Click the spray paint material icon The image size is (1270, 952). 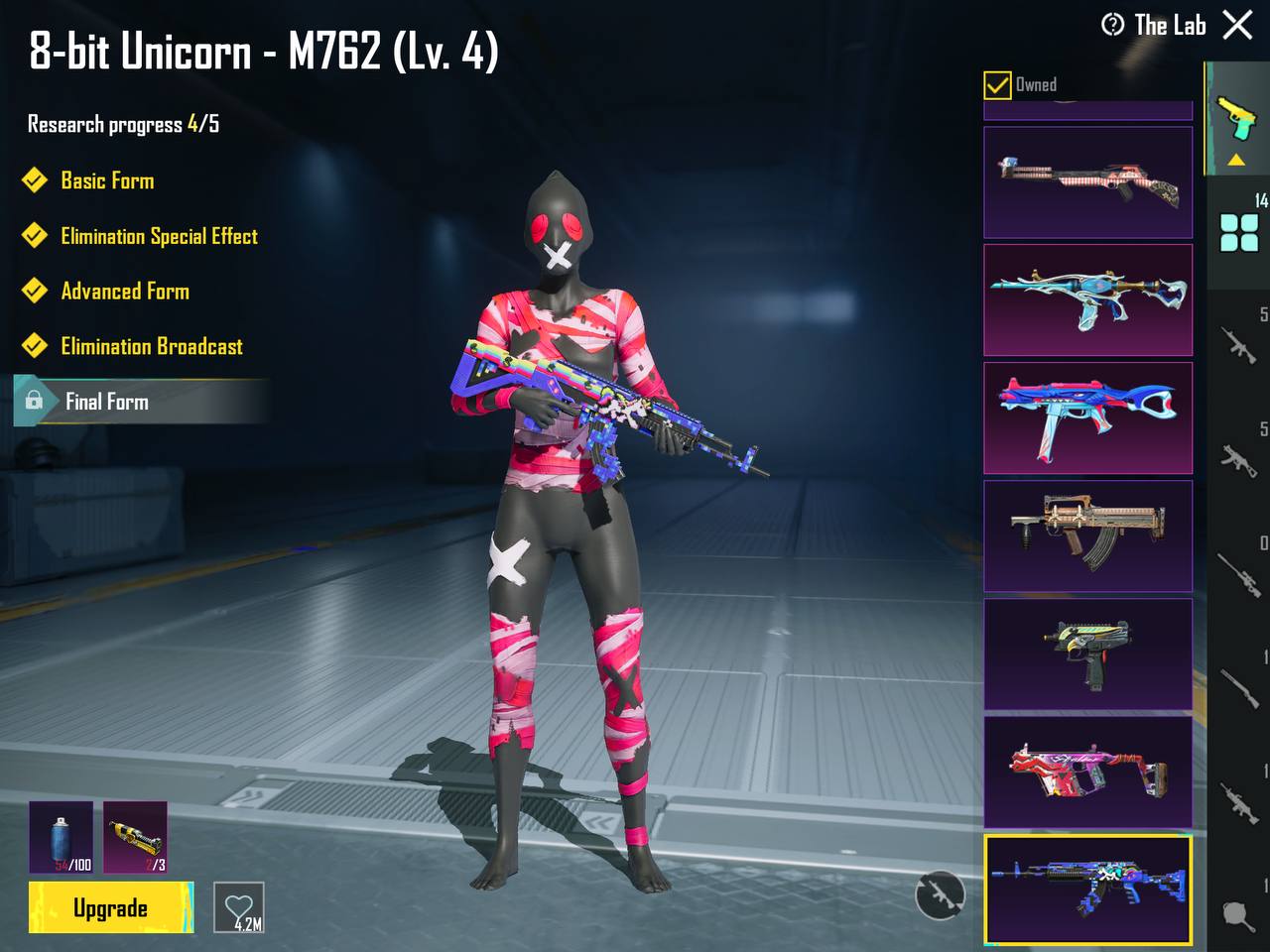click(62, 837)
